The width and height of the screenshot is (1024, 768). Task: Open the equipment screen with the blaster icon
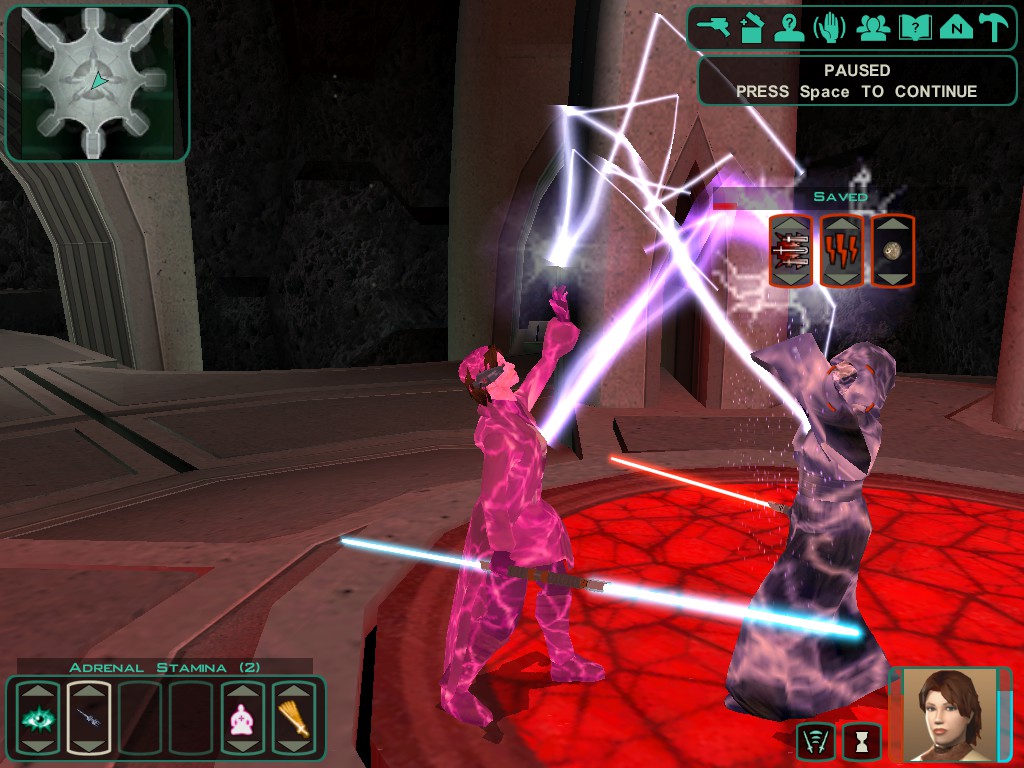coord(716,28)
